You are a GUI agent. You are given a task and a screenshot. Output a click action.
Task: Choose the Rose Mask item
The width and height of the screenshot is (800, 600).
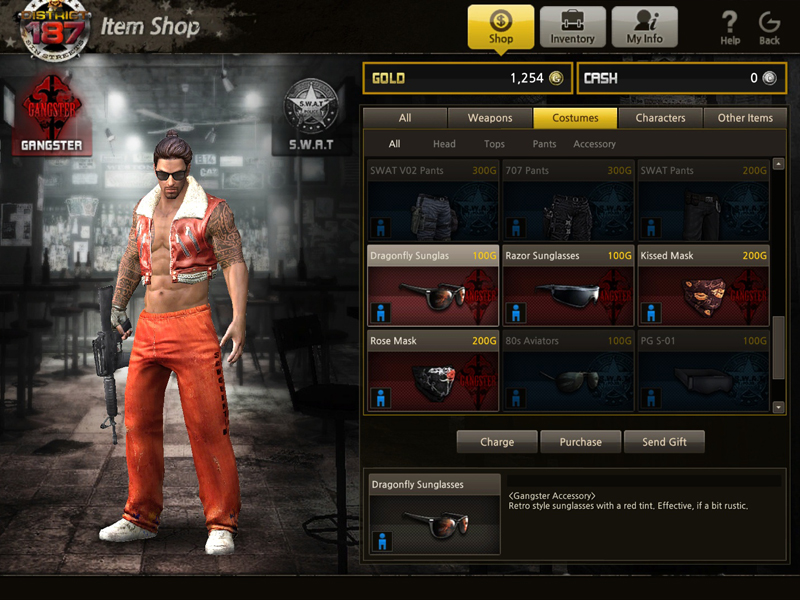click(x=433, y=371)
